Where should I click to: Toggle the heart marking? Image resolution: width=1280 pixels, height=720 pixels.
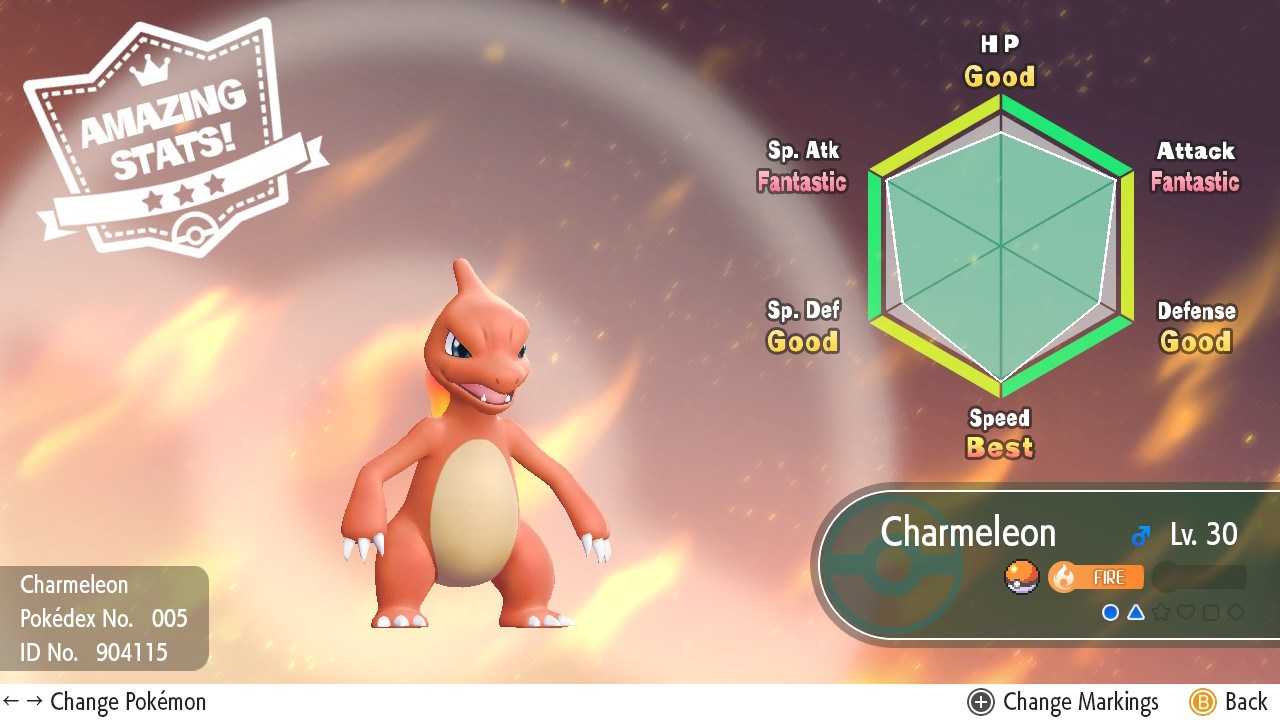pos(1186,612)
